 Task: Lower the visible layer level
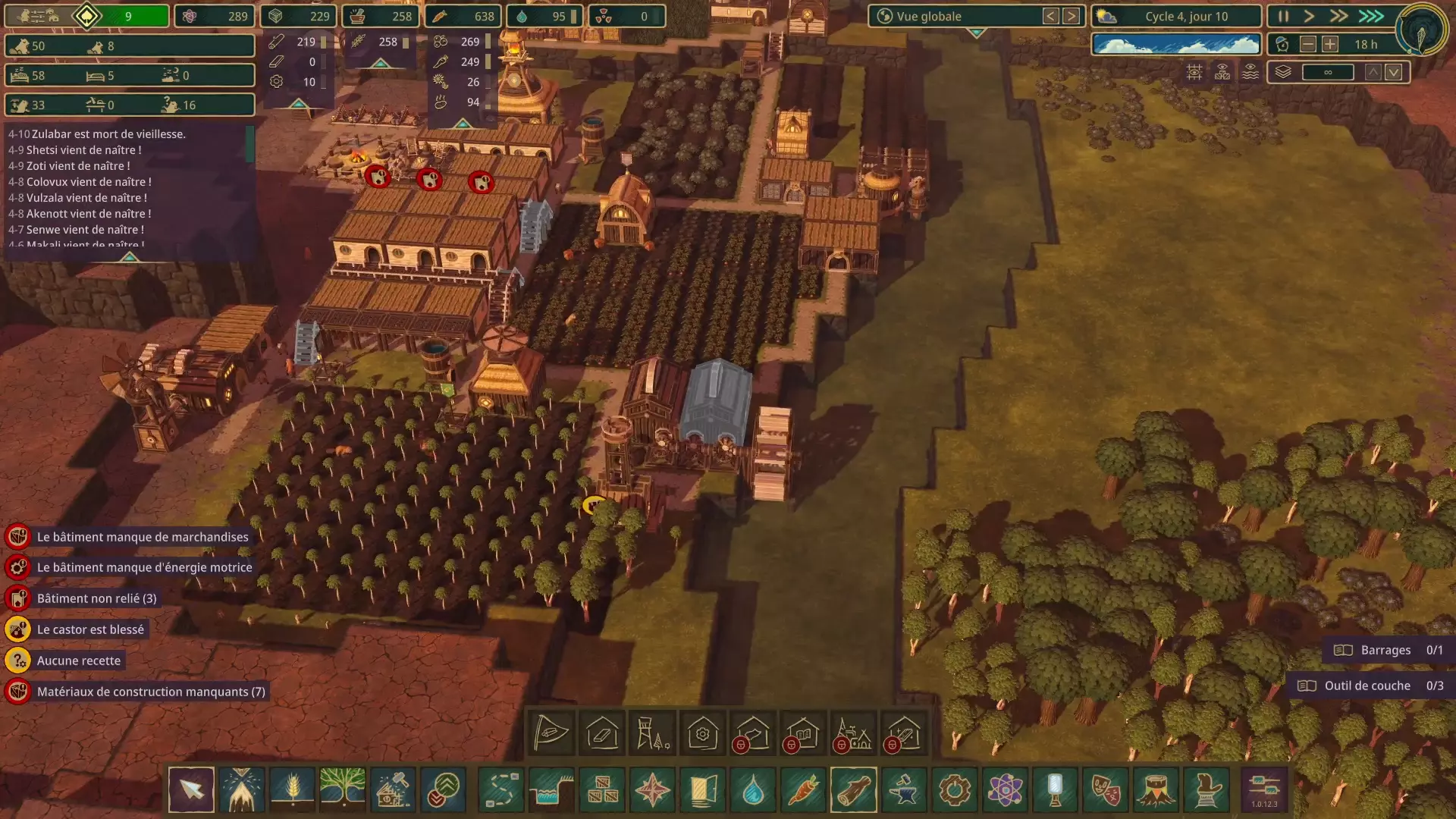coord(1394,72)
